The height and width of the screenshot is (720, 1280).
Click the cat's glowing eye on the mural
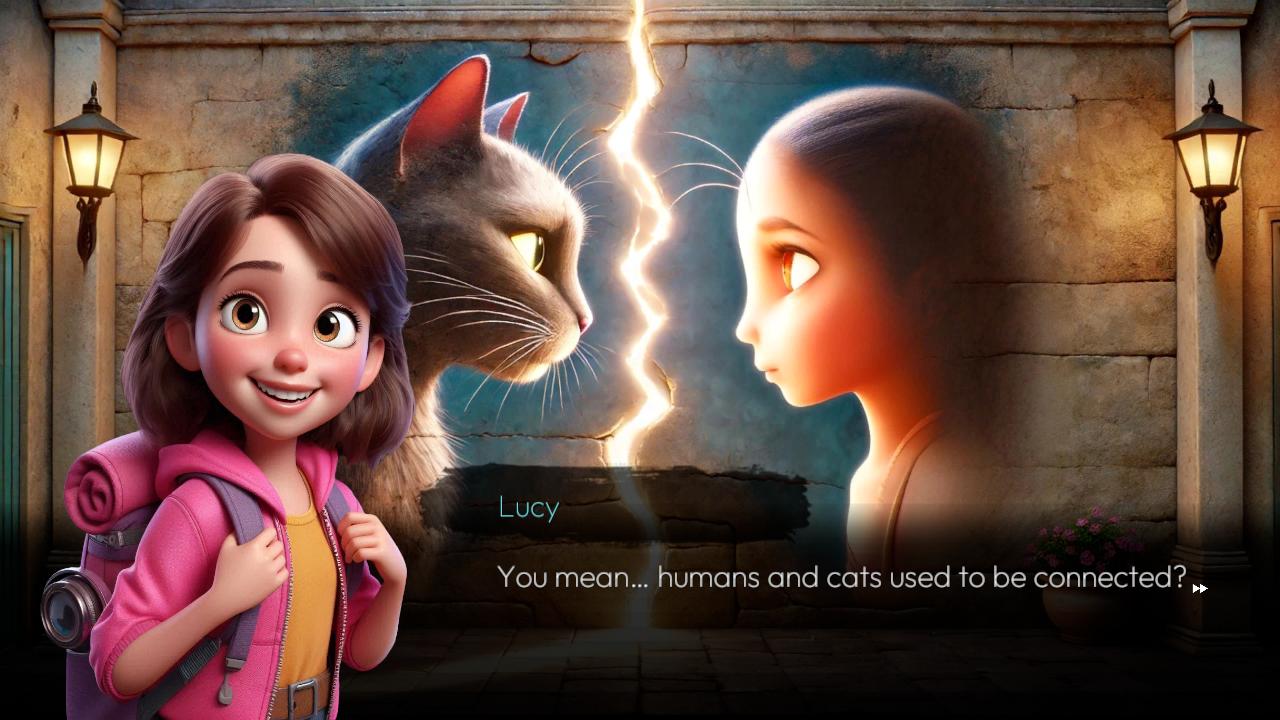click(x=527, y=245)
